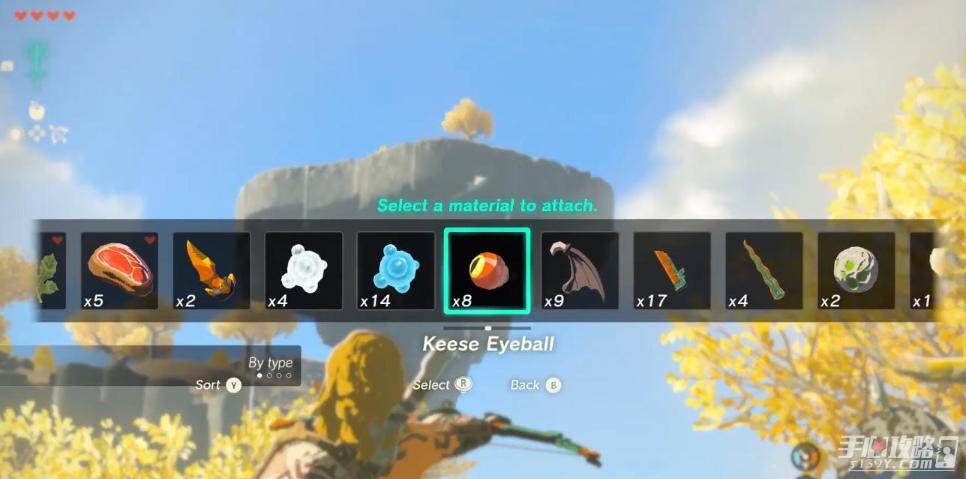Select the raw meat slot
Viewport: 966px width, 479px height.
click(x=119, y=270)
